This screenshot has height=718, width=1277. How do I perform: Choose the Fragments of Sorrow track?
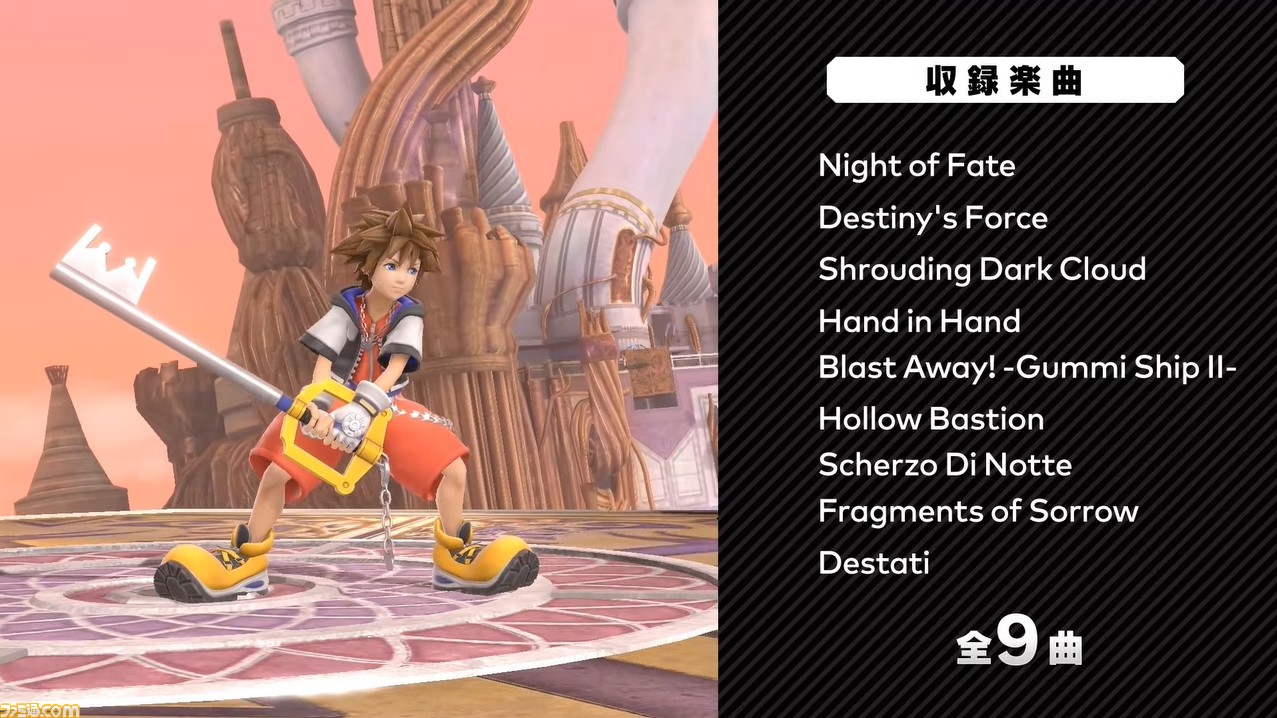(977, 511)
